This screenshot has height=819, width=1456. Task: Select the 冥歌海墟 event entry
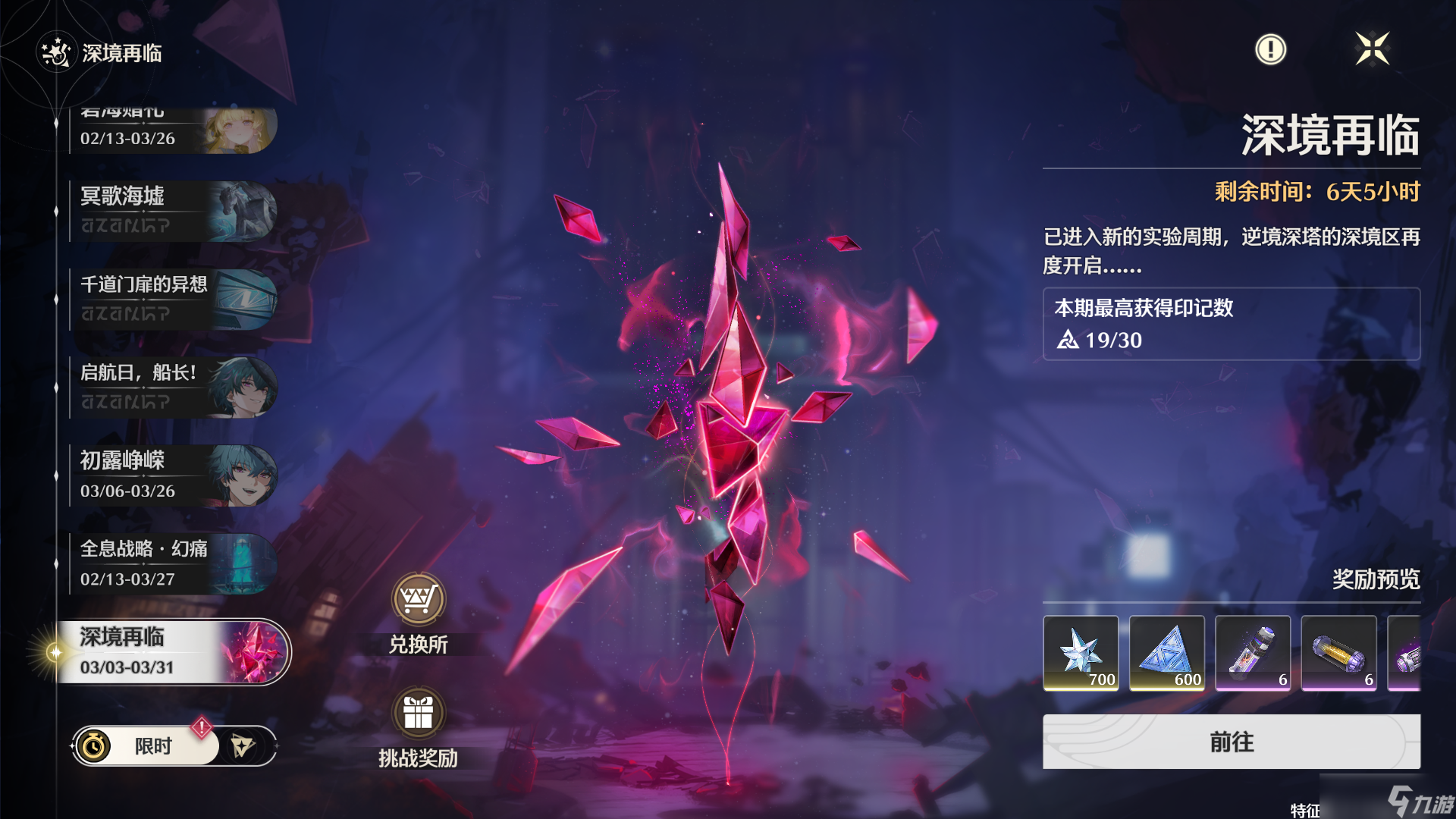pos(173,211)
